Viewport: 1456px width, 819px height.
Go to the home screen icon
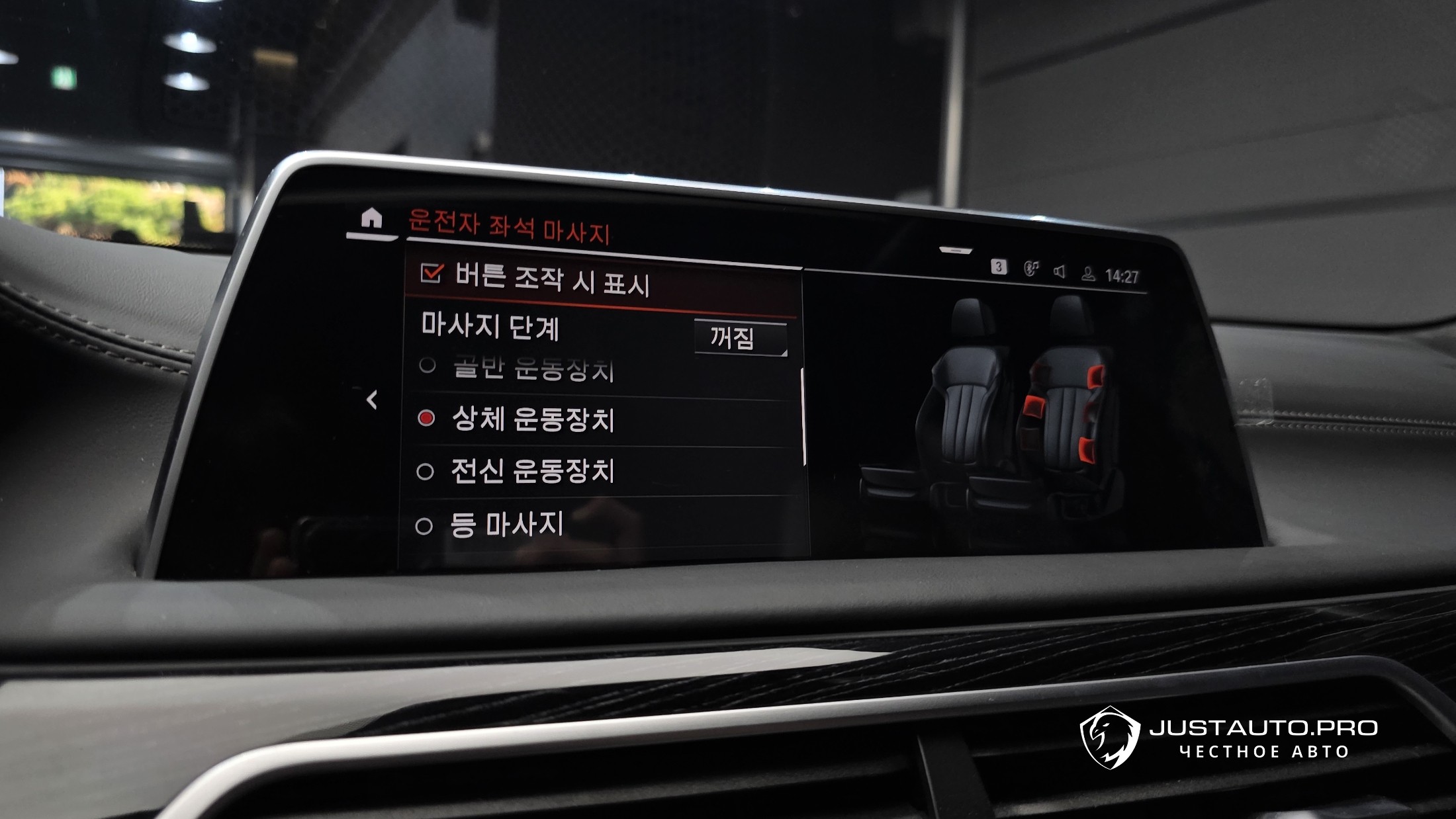coord(371,218)
